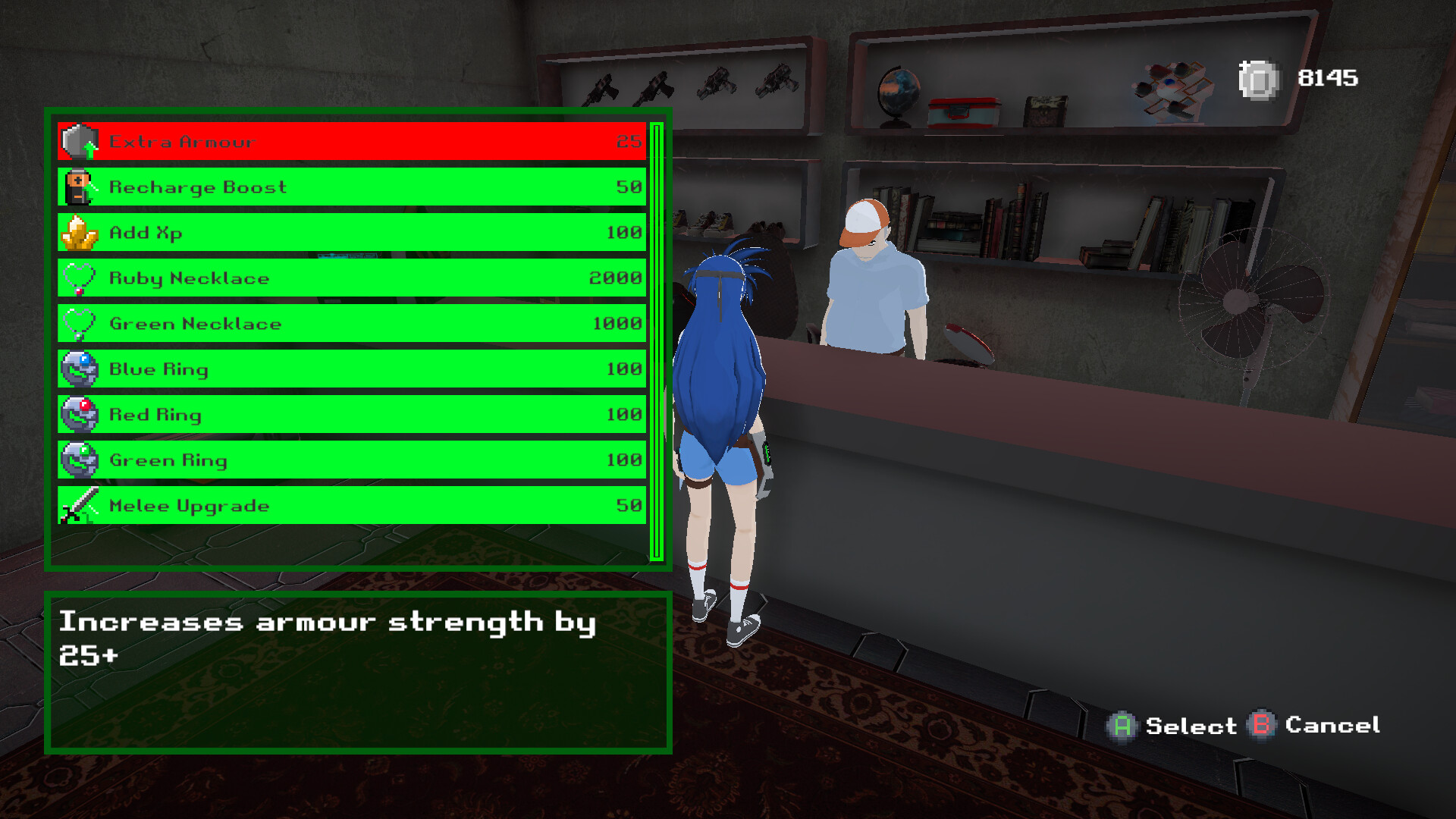Click the golden gem icon for Add Xp

[x=80, y=233]
